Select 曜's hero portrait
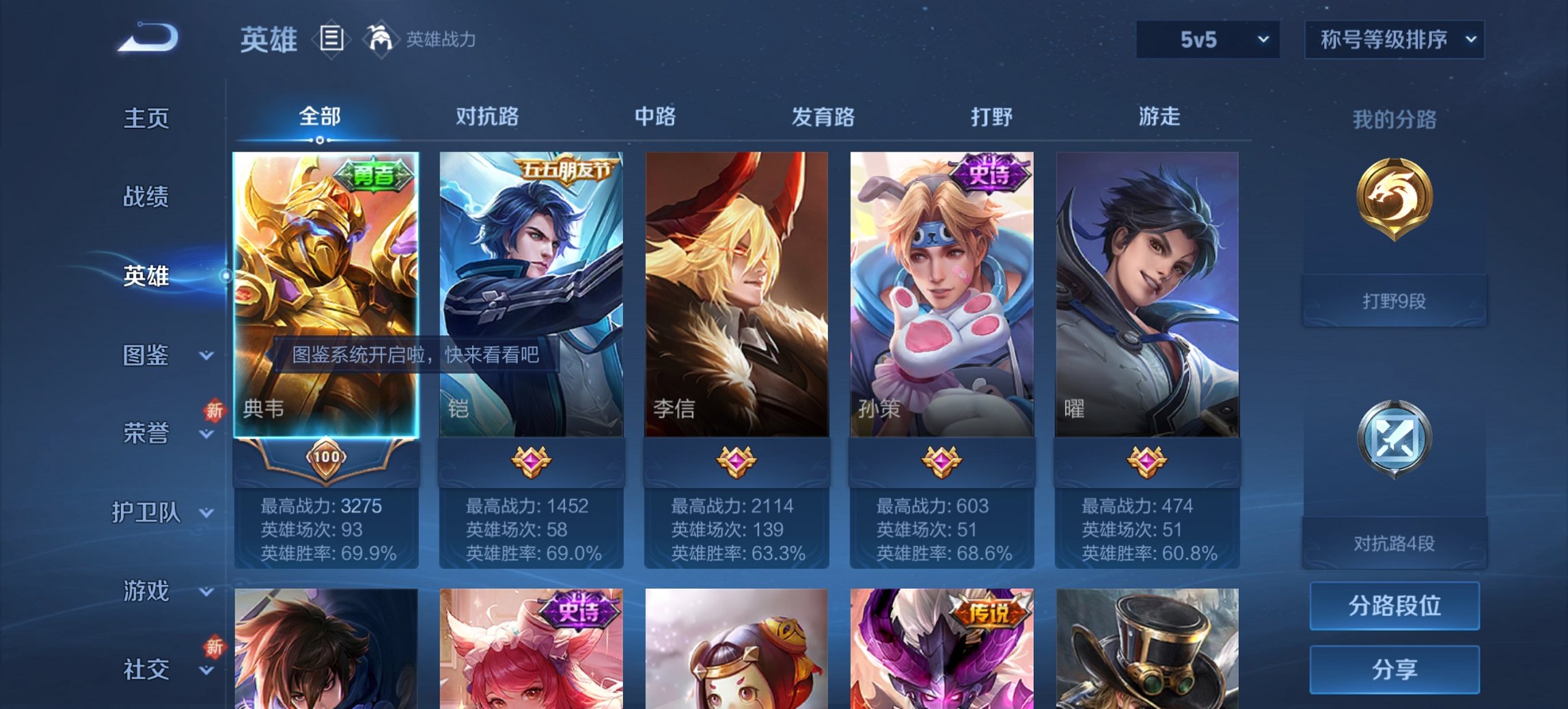The height and width of the screenshot is (709, 1568). click(1149, 294)
